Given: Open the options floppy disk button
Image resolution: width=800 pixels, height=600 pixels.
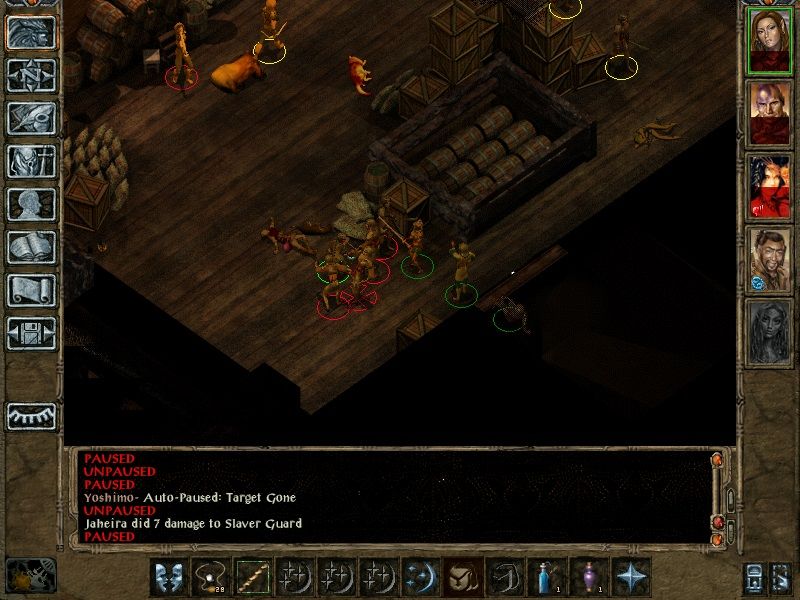Looking at the screenshot, I should click(31, 333).
